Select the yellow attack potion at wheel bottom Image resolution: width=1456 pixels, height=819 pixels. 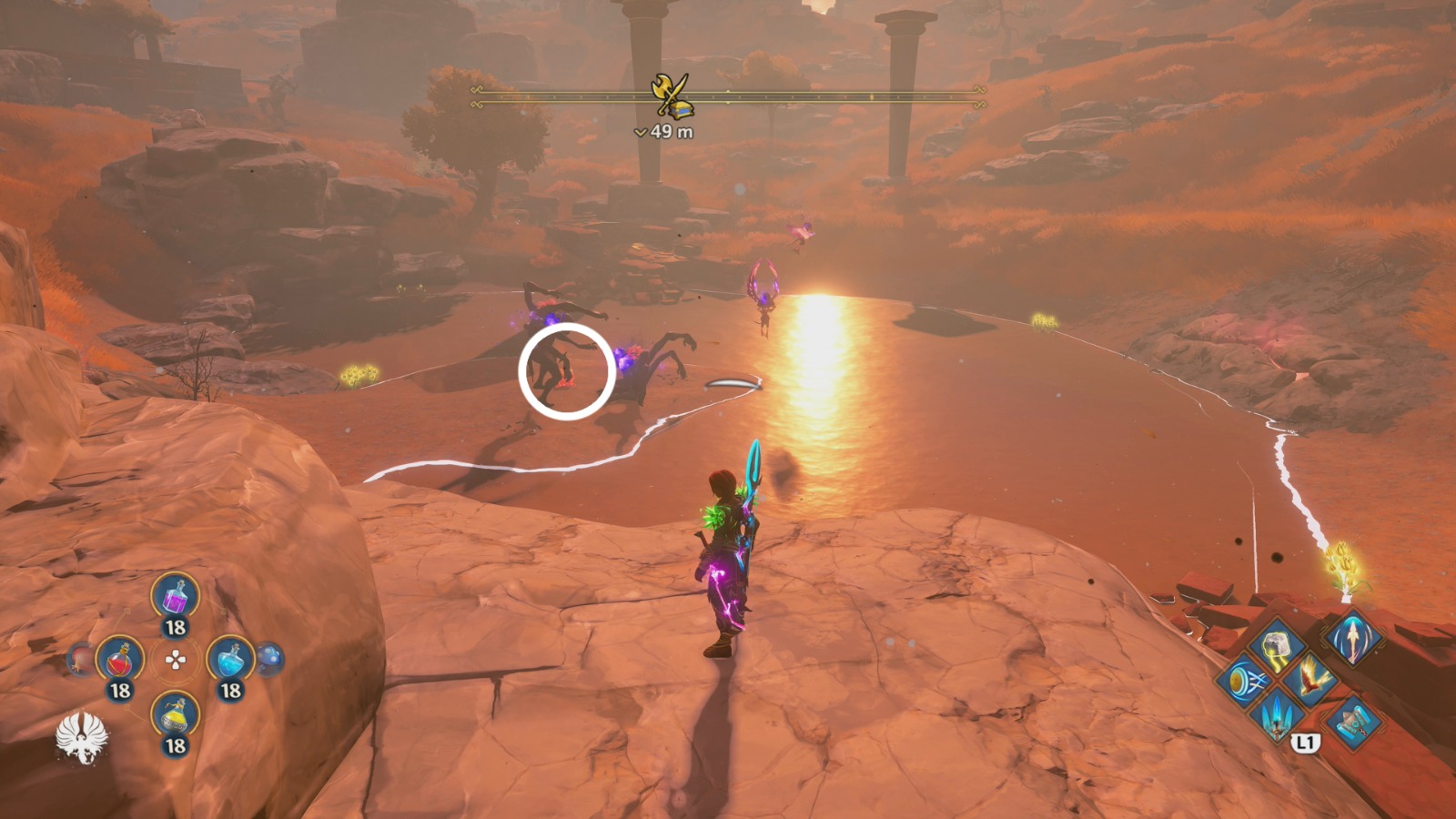tap(175, 719)
